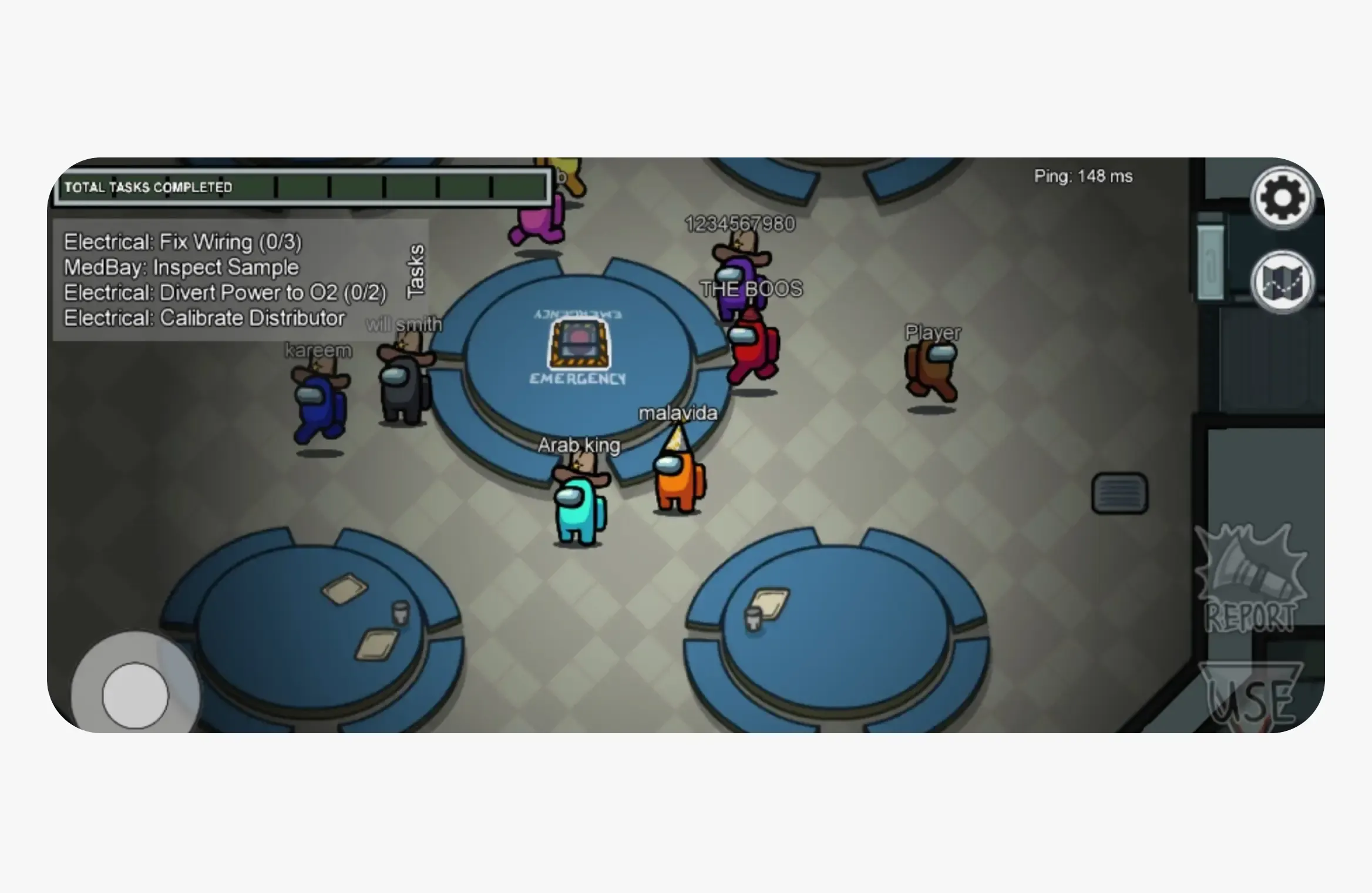Select Electrical: Fix Wiring task
The width and height of the screenshot is (1372, 893).
[x=182, y=242]
